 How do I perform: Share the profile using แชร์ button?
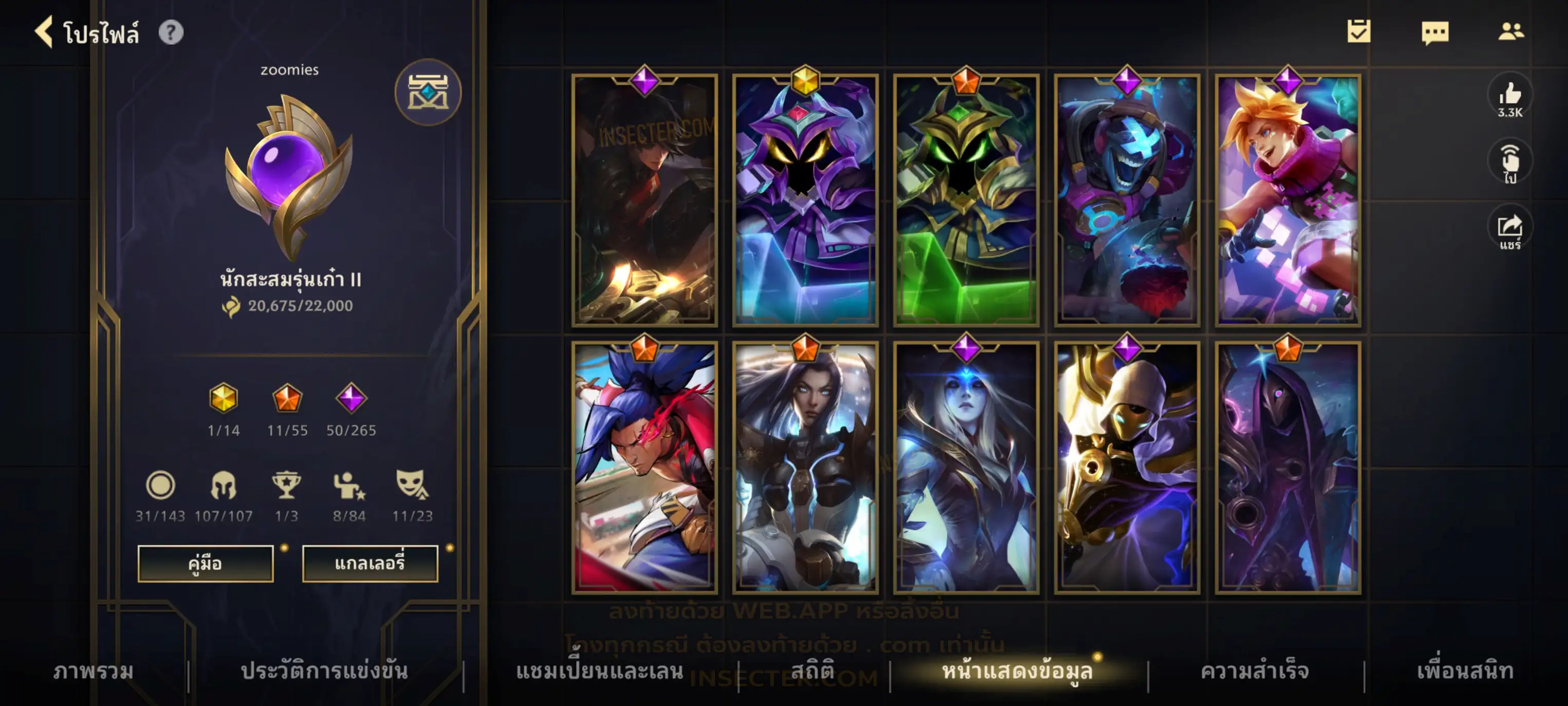point(1509,231)
